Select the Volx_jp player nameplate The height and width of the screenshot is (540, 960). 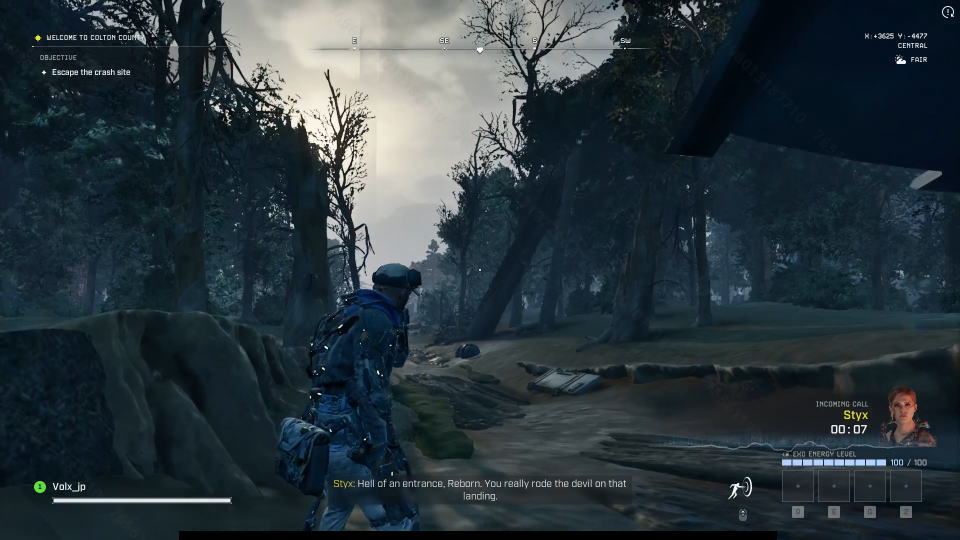tap(69, 487)
